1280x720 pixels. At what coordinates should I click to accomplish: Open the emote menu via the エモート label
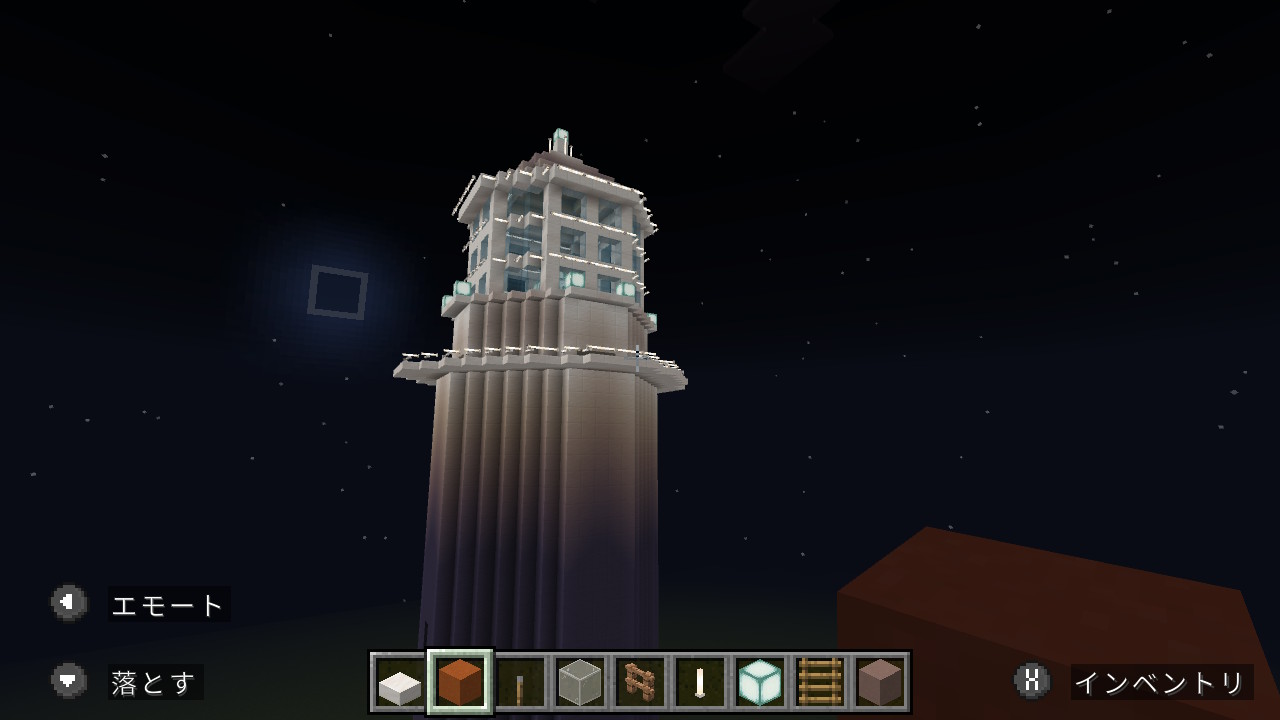[166, 604]
